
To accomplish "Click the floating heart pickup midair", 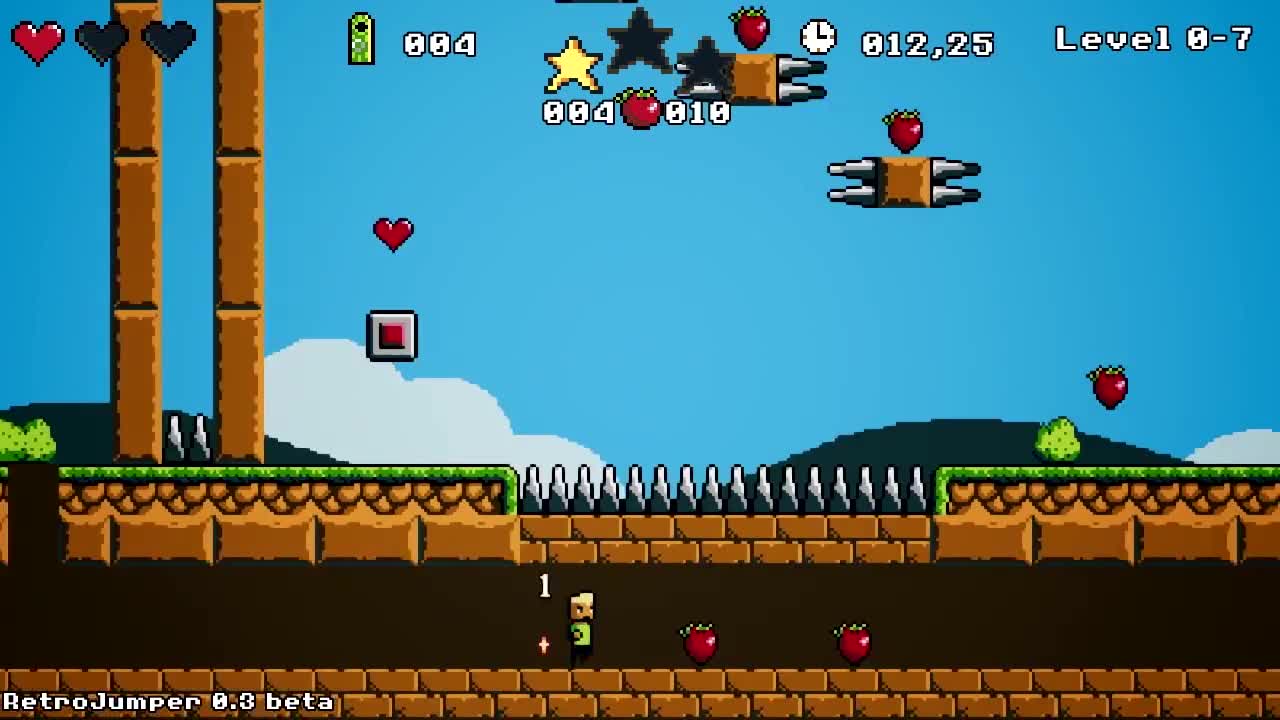I will (x=392, y=235).
